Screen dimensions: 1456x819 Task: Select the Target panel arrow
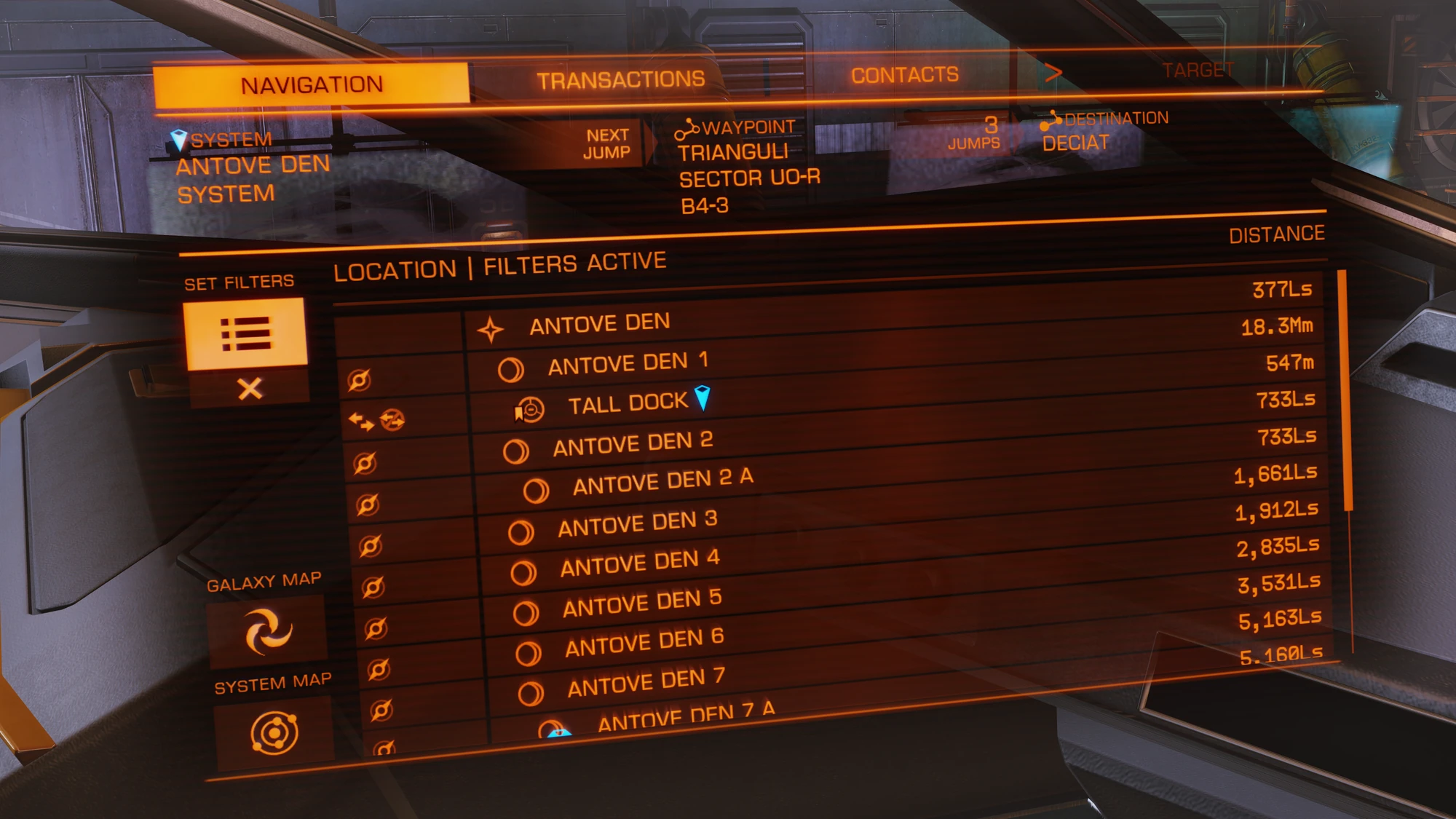pos(1054,73)
